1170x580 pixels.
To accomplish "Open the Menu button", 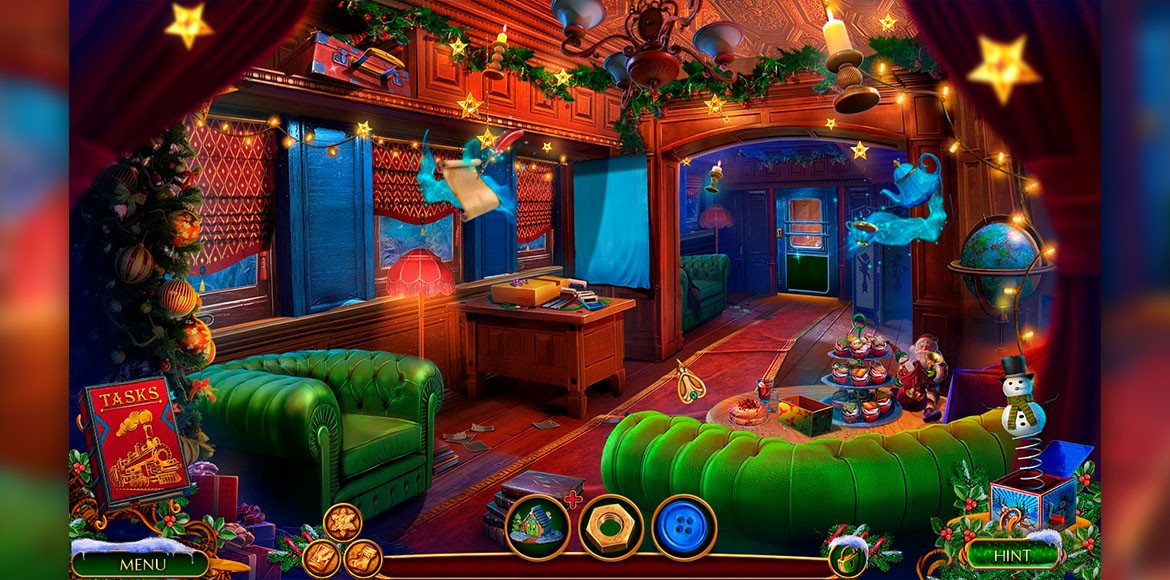I will (141, 564).
